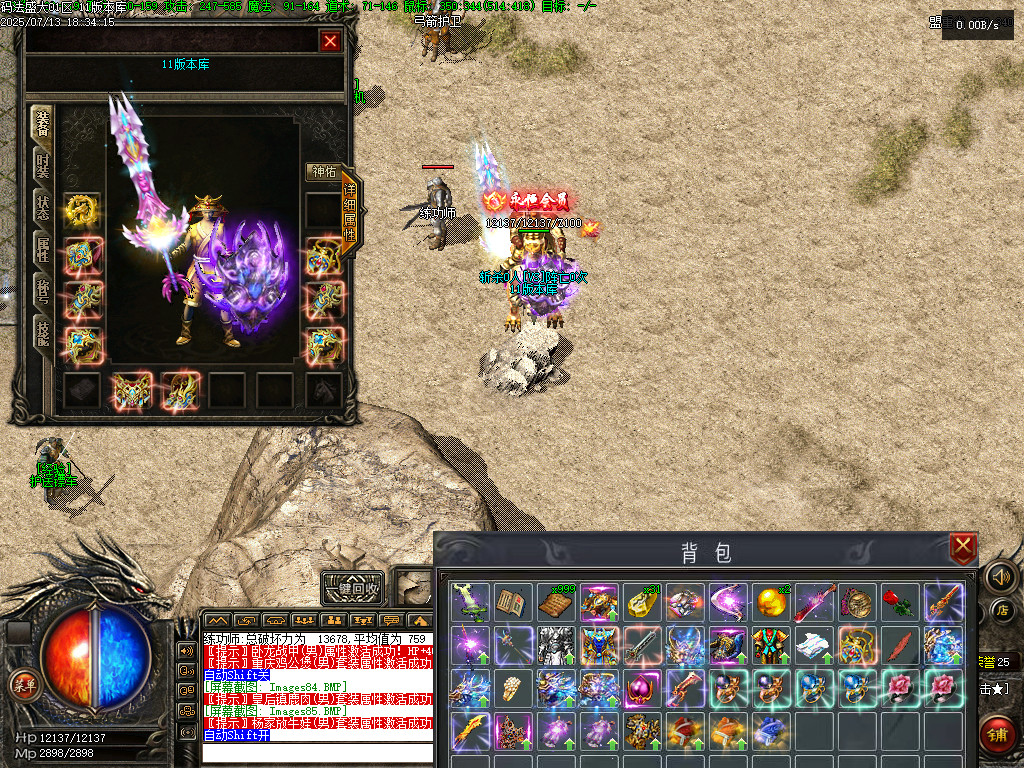Open the red 铺 stall button
The width and height of the screenshot is (1024, 768).
pyautogui.click(x=998, y=733)
